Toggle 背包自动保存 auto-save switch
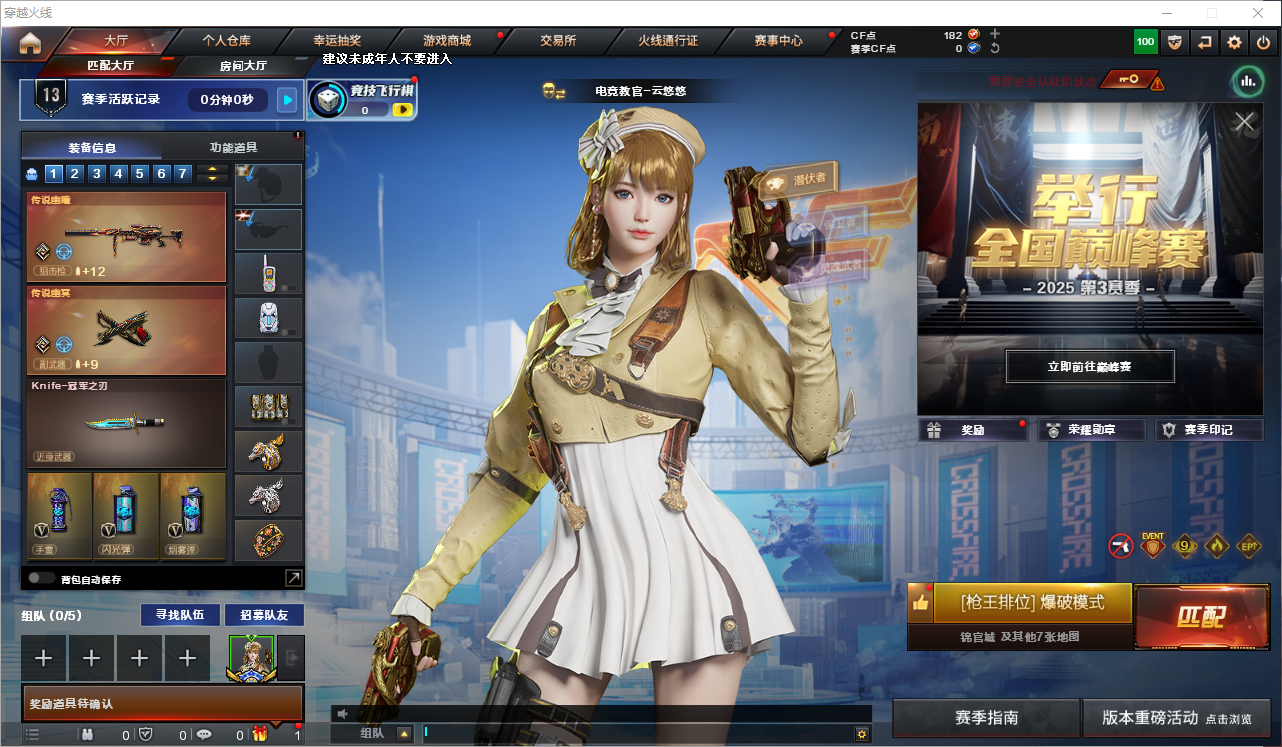 pos(41,578)
